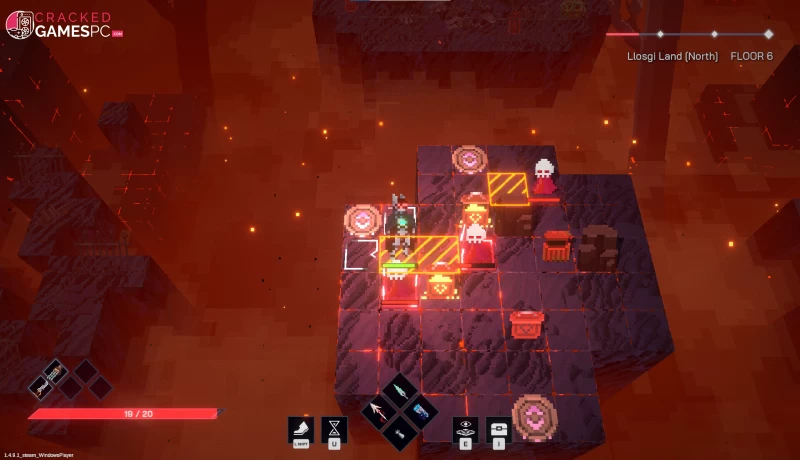
Task: Open the inventory chest icon
Action: 498,428
